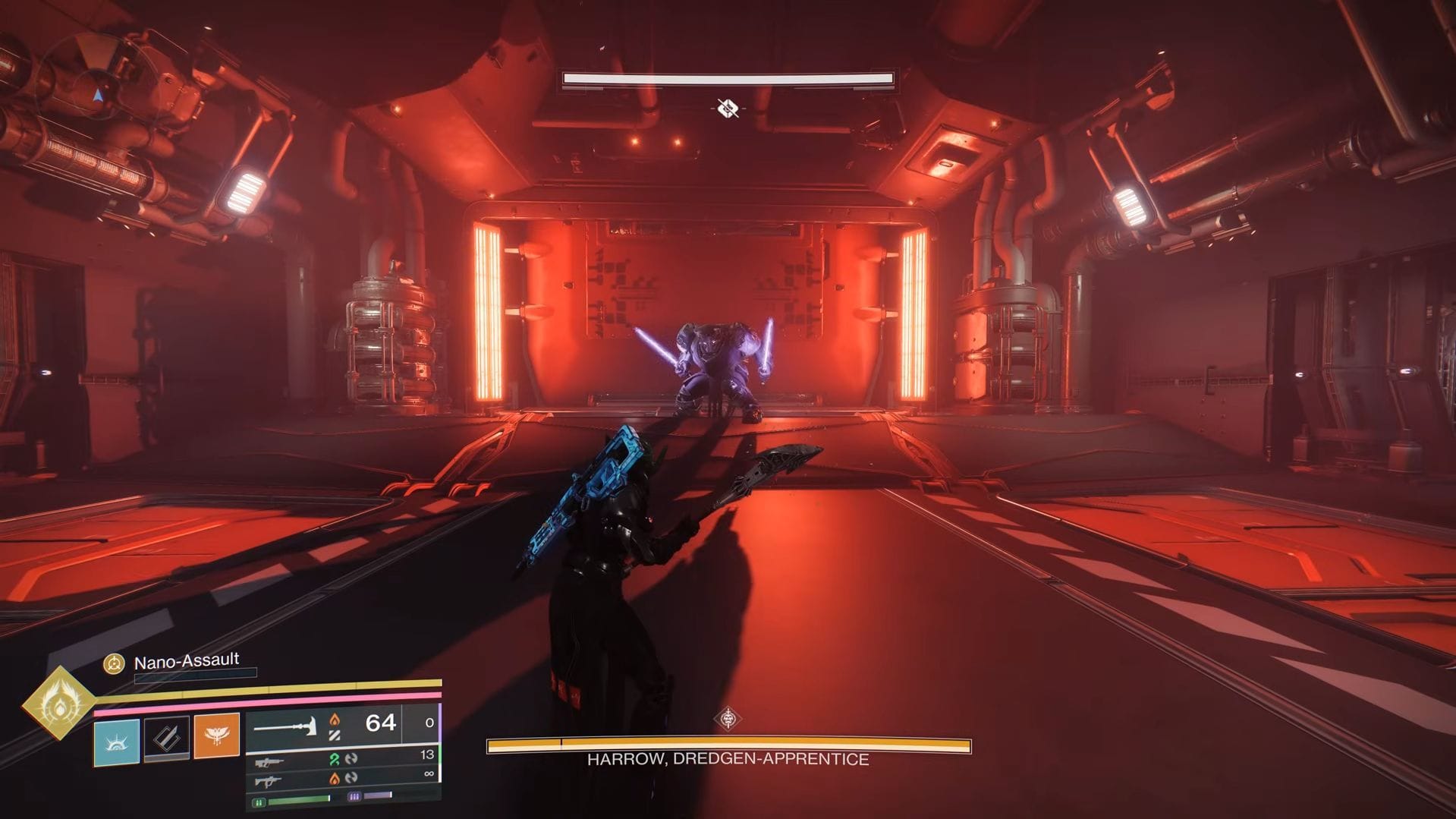Select the blue class ability icon
Screen dimensions: 1456x819
117,742
